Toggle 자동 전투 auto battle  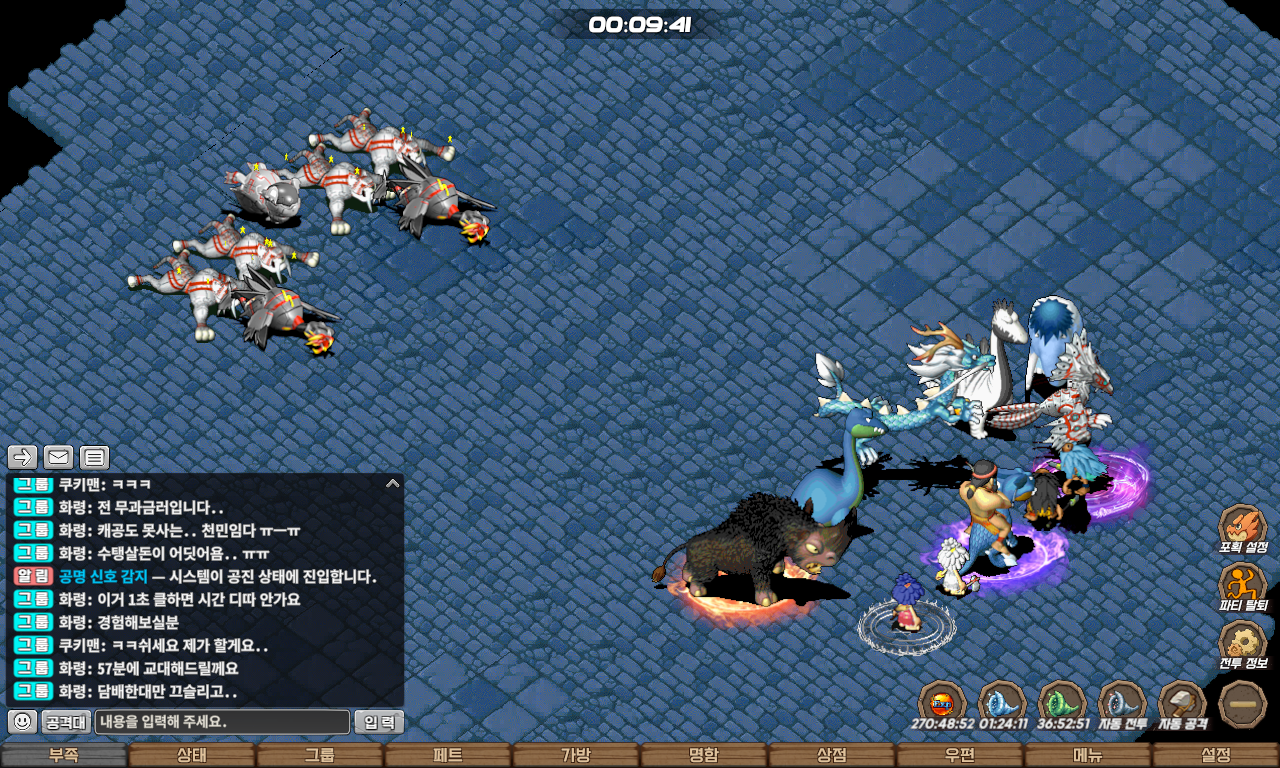[x=1122, y=702]
